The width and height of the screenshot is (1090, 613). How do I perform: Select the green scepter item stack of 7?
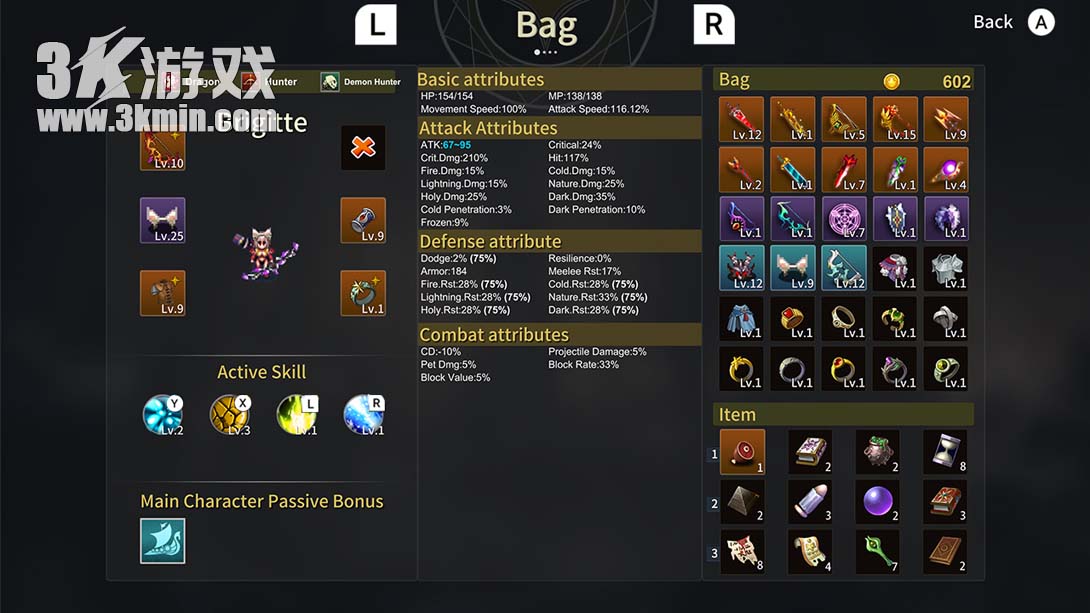(x=877, y=551)
